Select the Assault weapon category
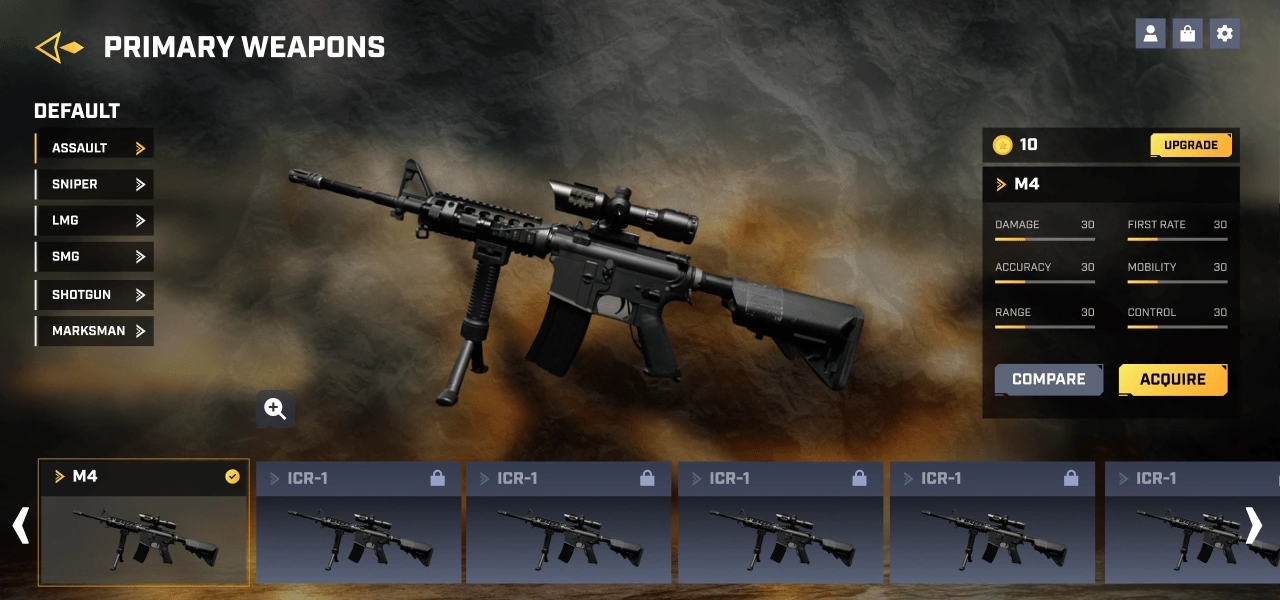Viewport: 1280px width, 600px height. click(94, 148)
